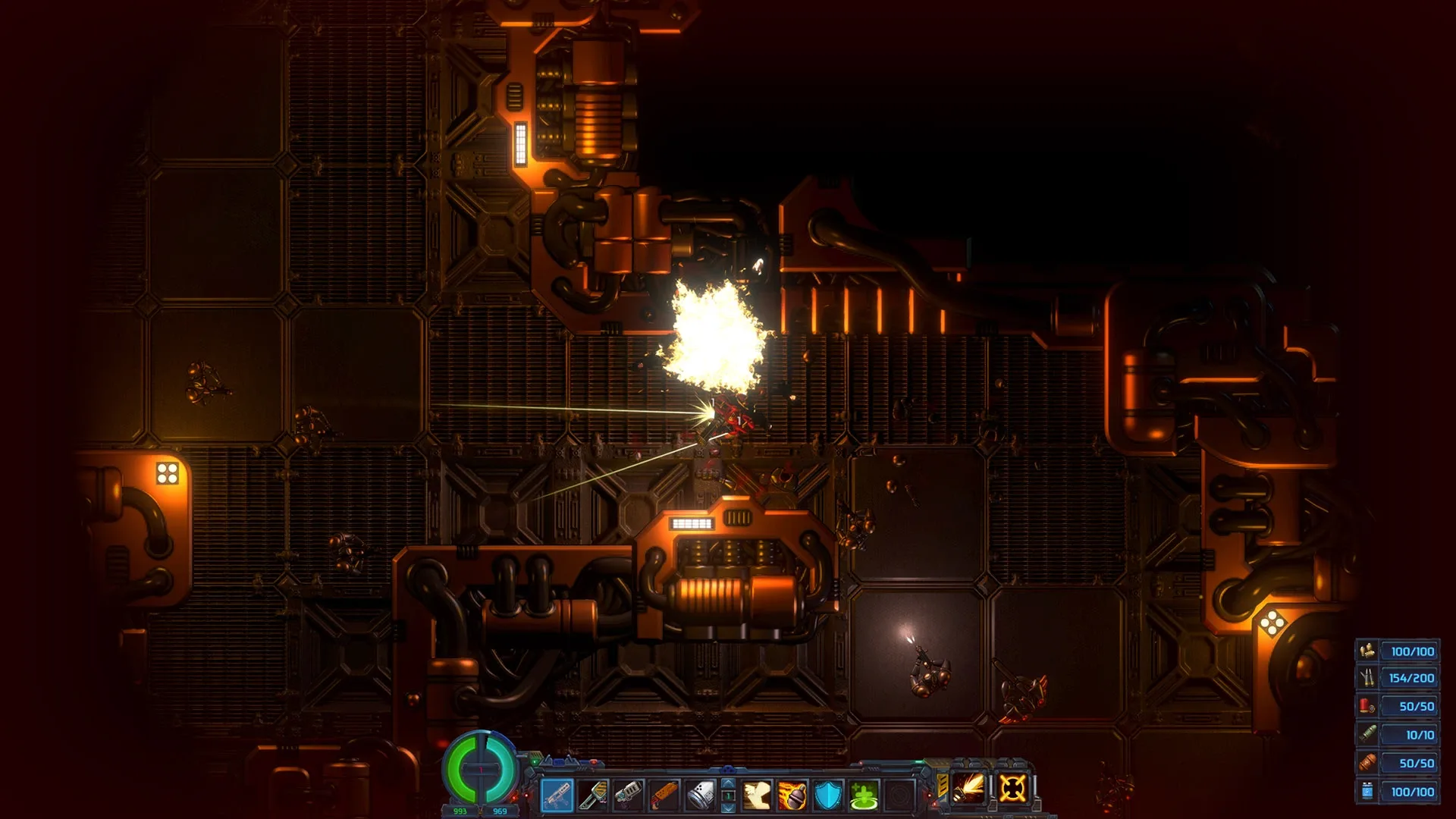Toggle the flashlight beam icon
This screenshot has width=1456, height=819.
point(970,788)
